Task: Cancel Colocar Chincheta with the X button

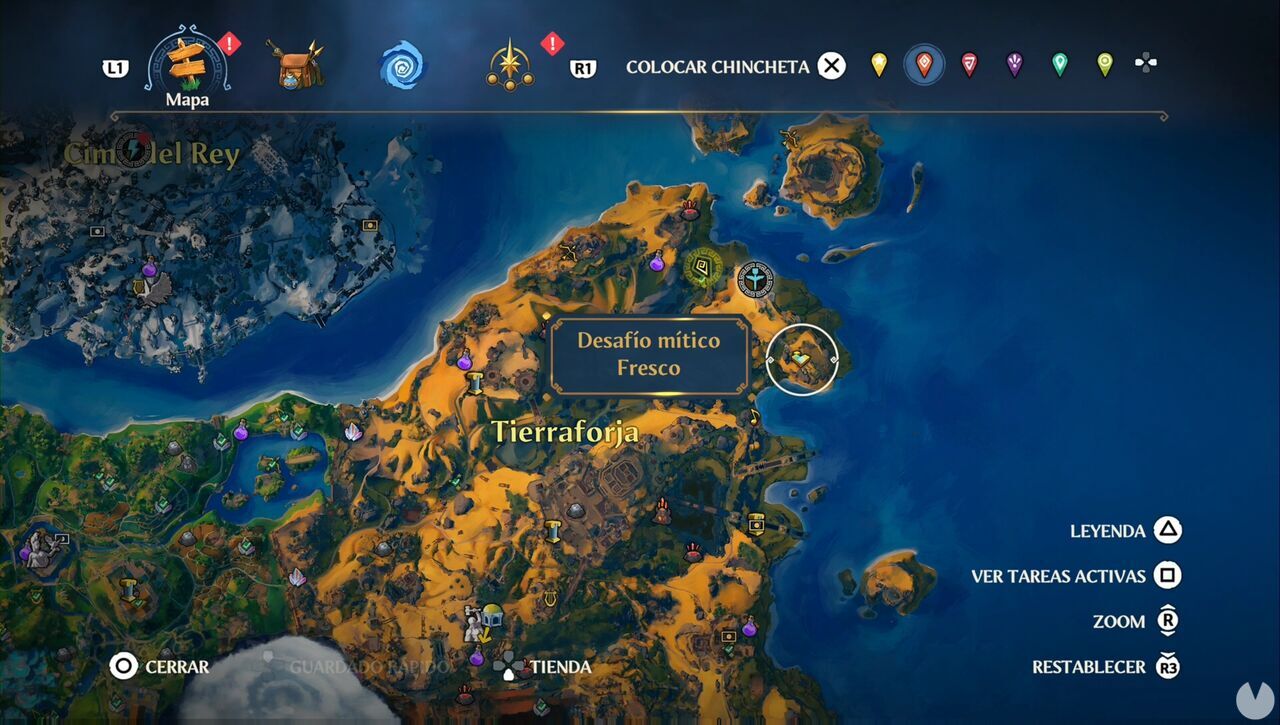Action: 831,66
